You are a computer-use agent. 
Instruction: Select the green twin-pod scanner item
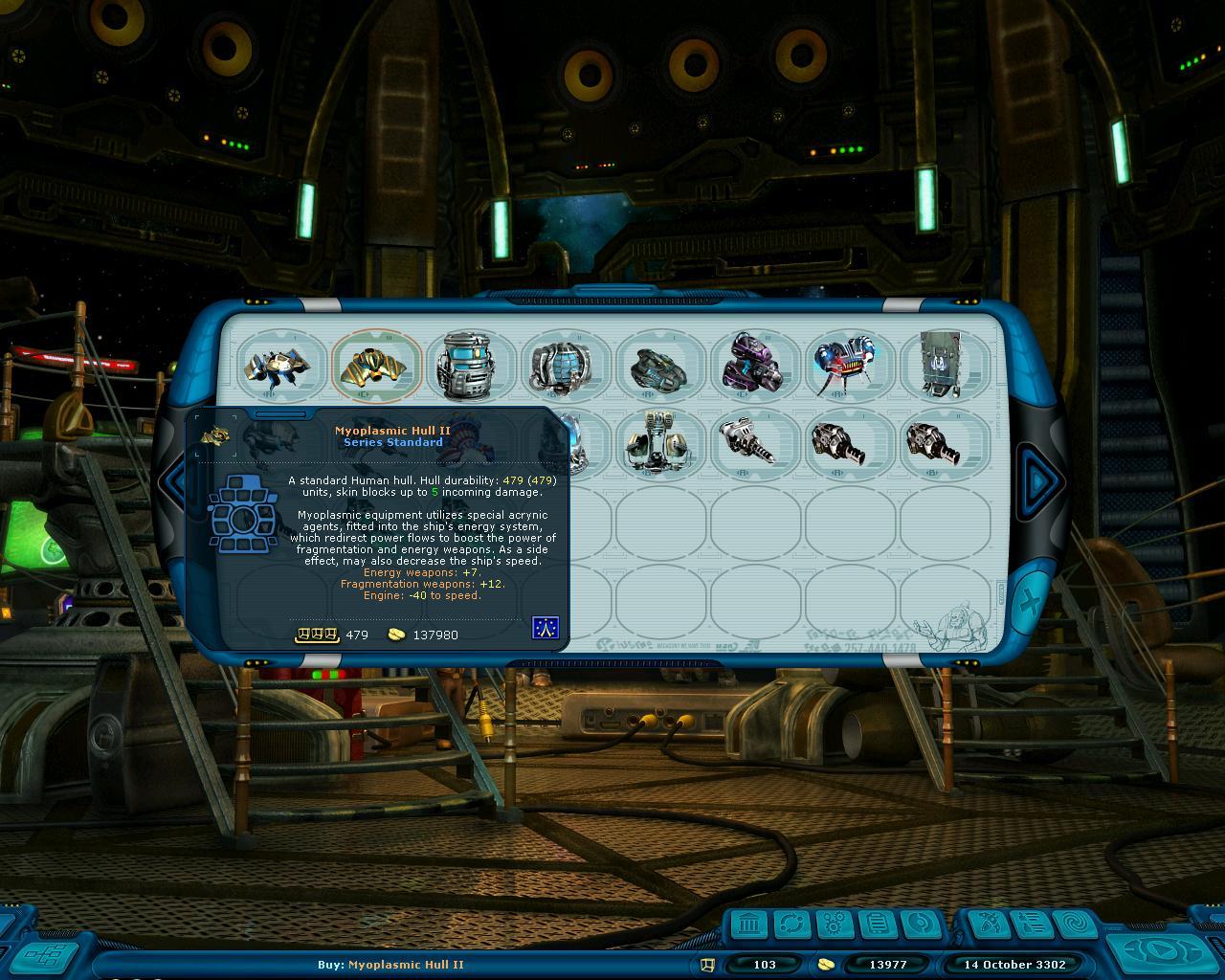pyautogui.click(x=659, y=443)
